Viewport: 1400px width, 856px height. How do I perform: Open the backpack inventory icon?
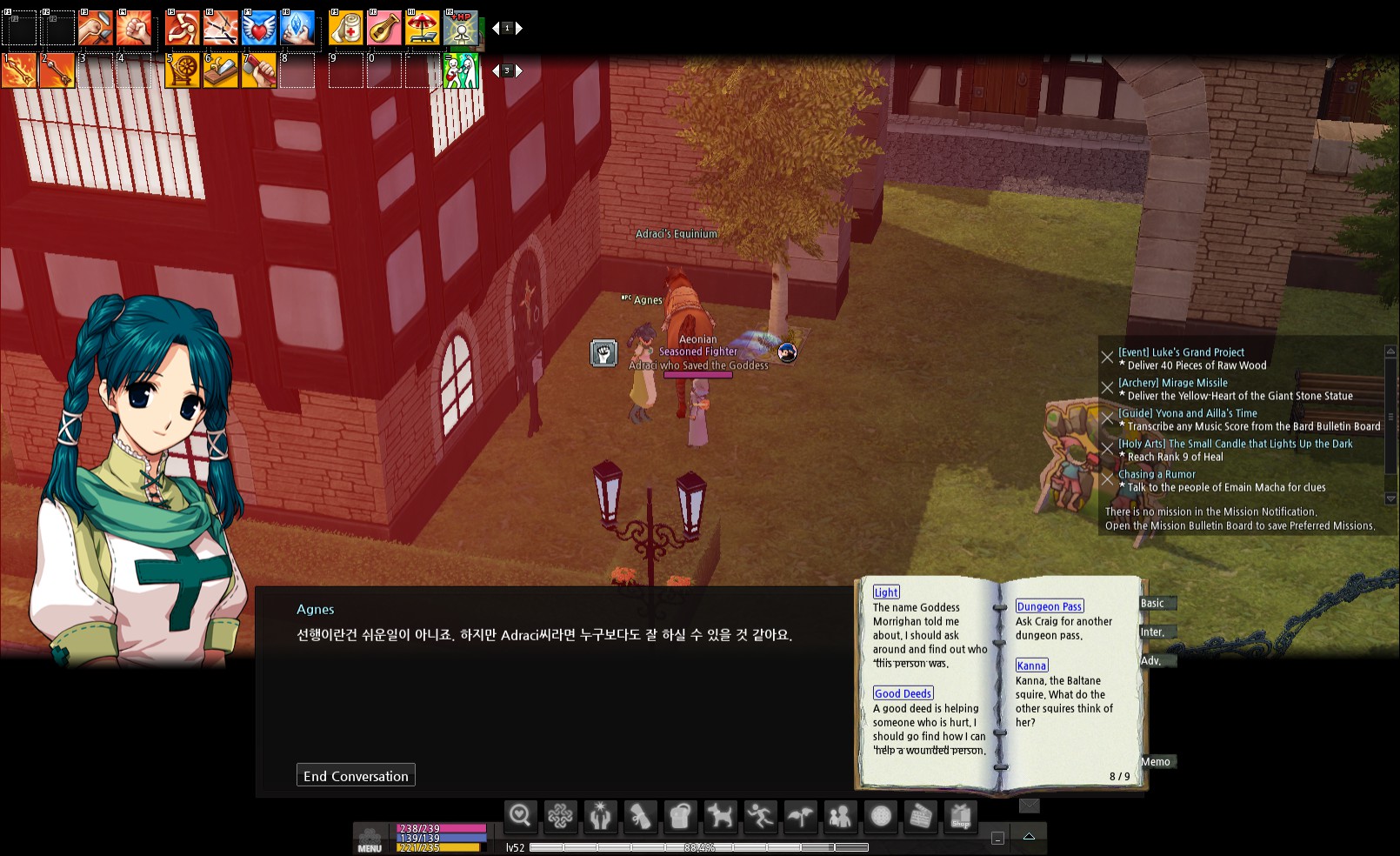680,817
